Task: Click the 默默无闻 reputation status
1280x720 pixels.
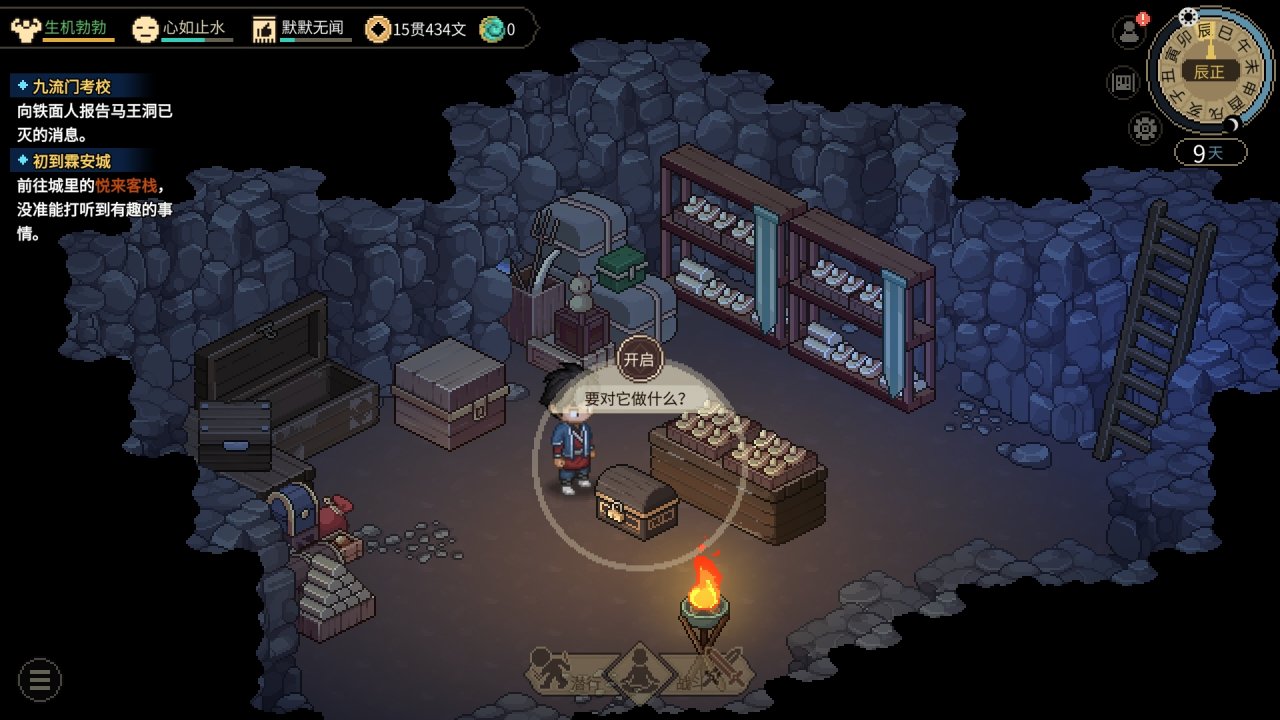Action: (x=303, y=28)
